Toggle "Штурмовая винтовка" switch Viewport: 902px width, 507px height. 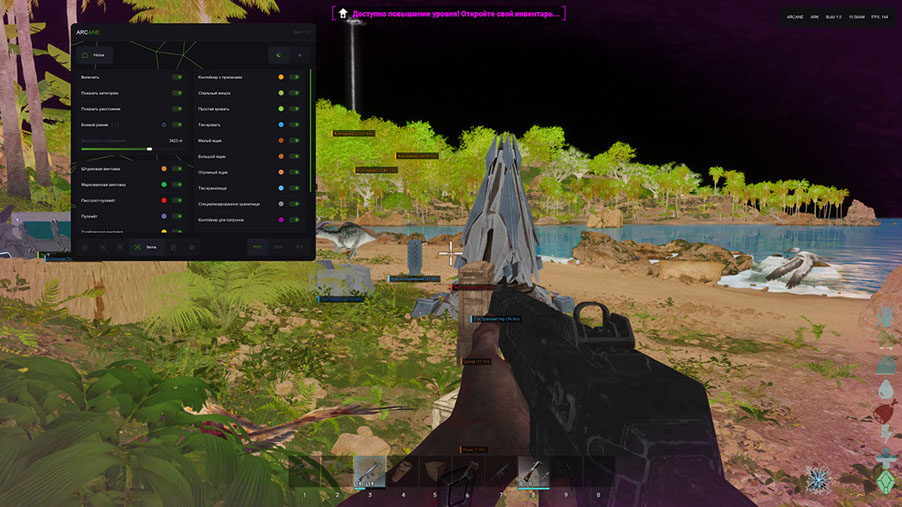177,169
